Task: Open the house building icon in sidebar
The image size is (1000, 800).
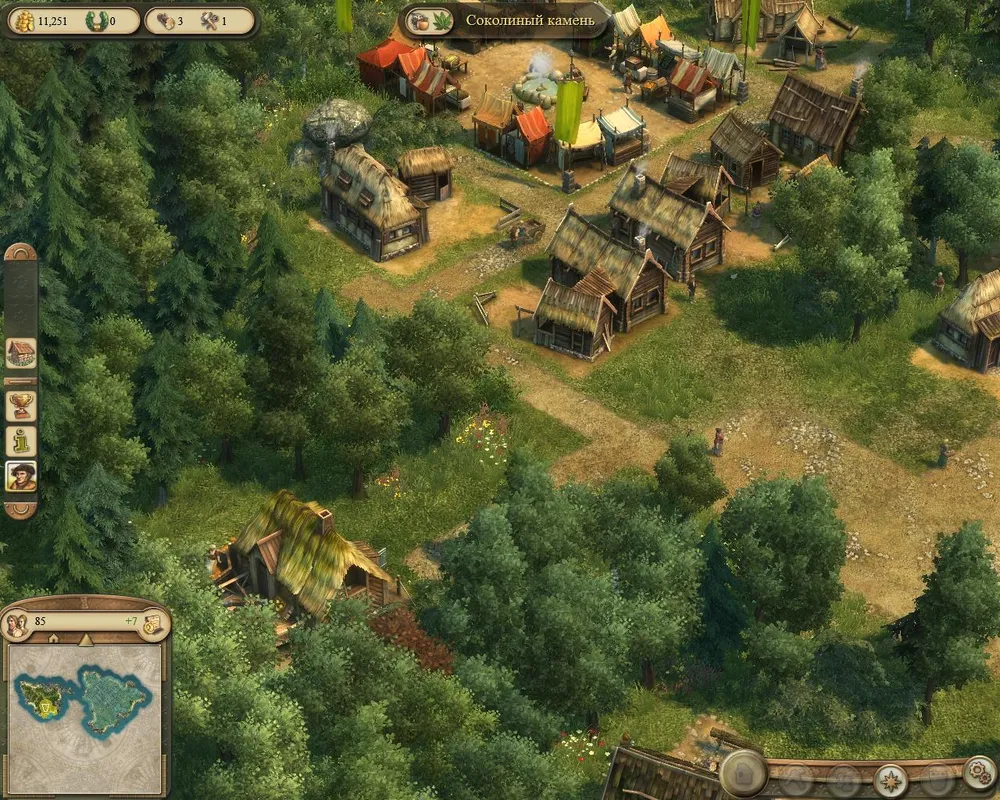Action: click(x=21, y=352)
